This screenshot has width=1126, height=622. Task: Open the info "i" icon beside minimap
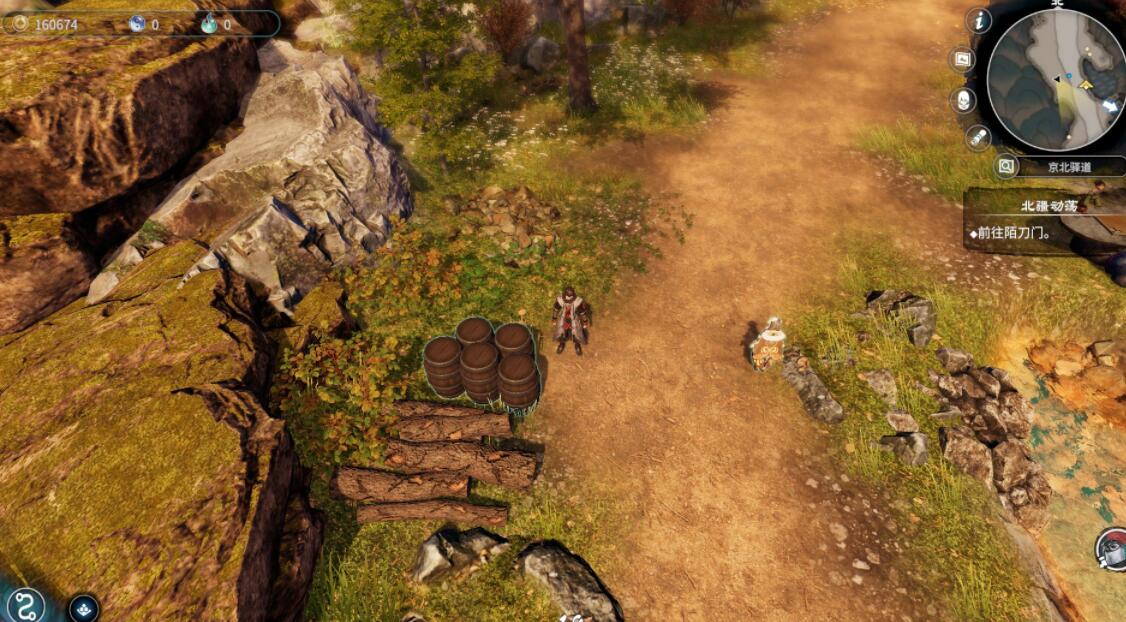click(x=979, y=20)
